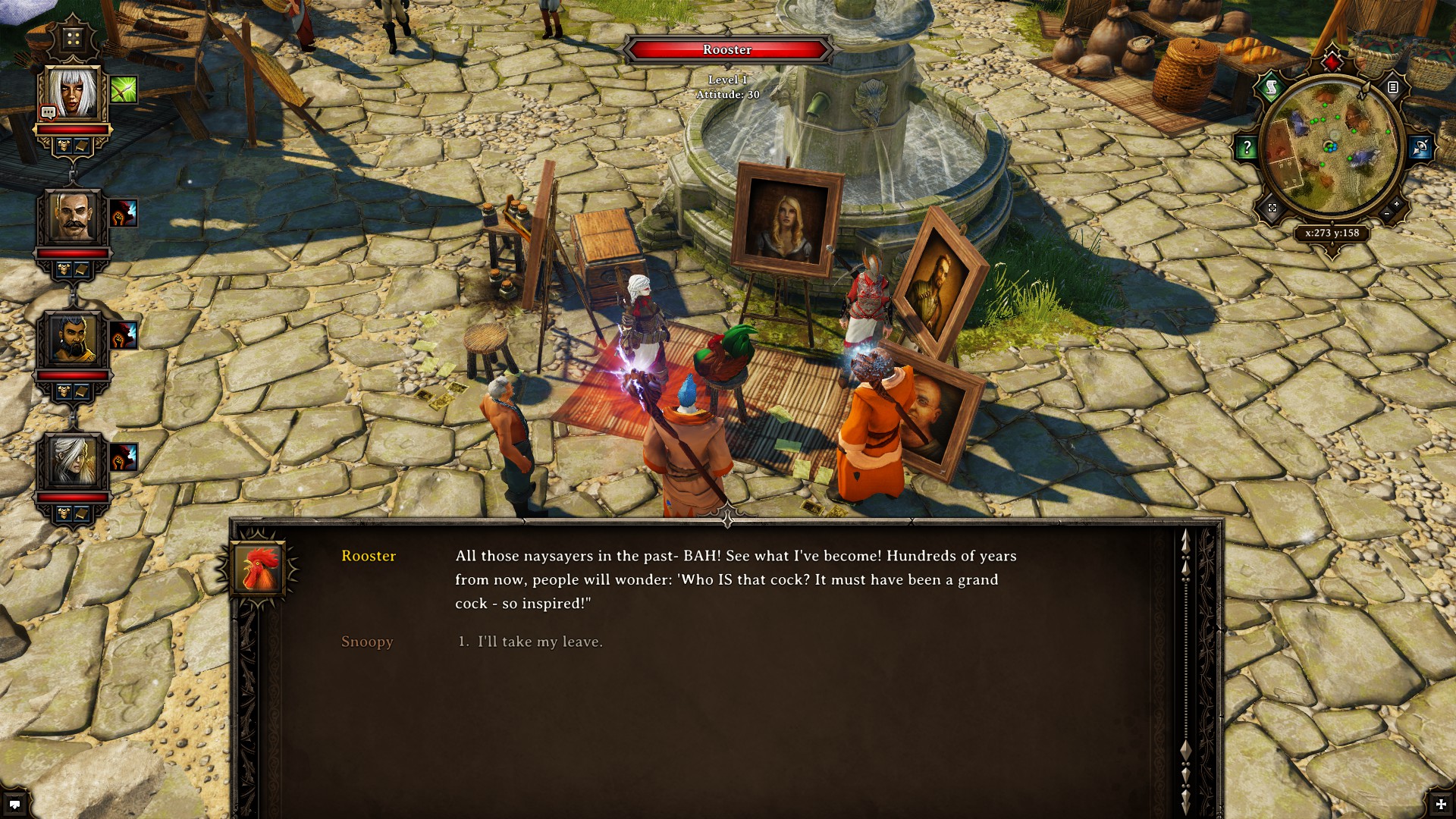Toggle party chaining via the dice icon above portraits
The height and width of the screenshot is (819, 1456).
(73, 38)
